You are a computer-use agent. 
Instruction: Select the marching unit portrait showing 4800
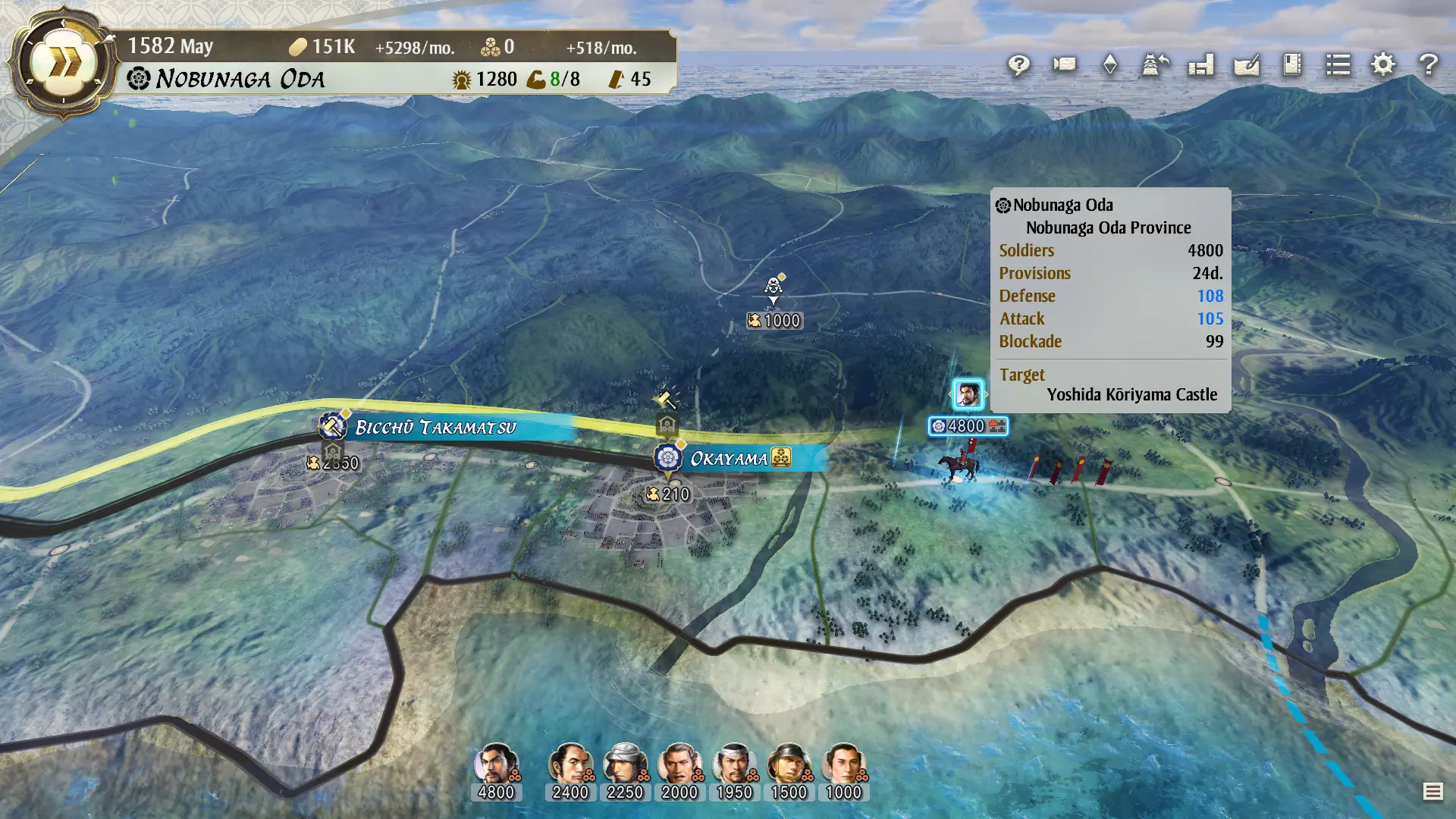[969, 394]
